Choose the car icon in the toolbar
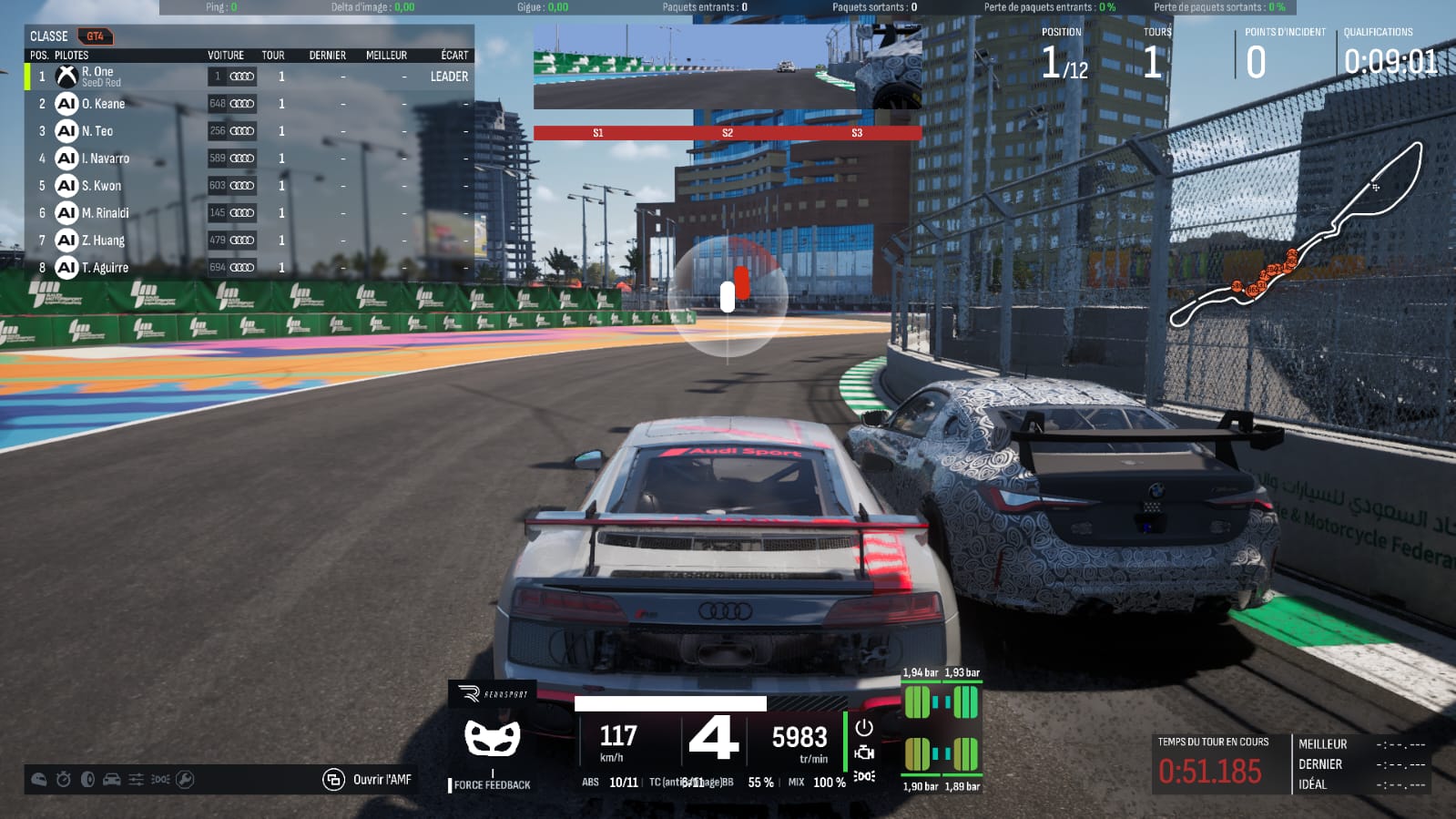Viewport: 1456px width, 819px height. click(112, 780)
